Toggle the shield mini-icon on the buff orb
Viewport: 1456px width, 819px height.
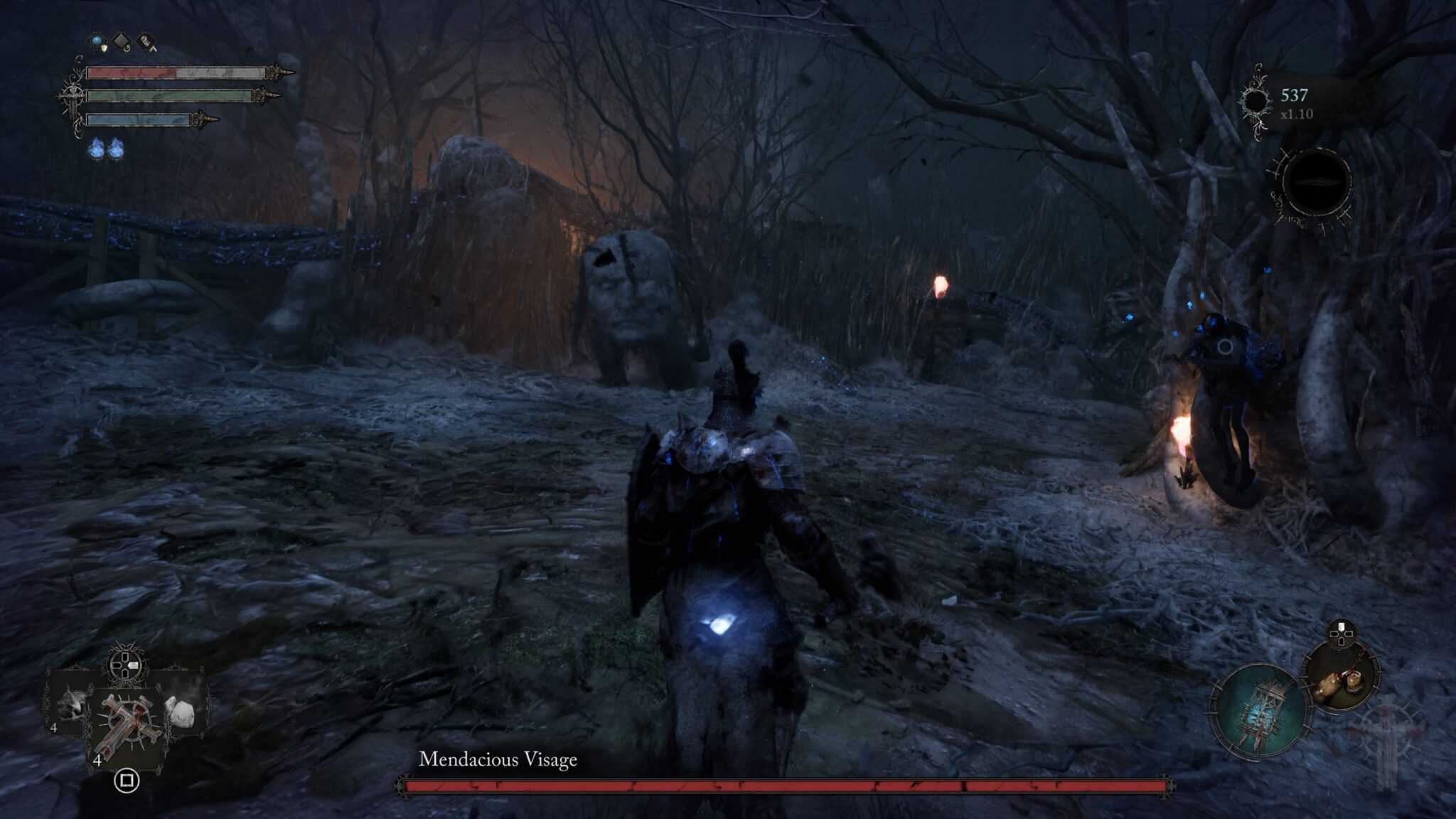click(x=105, y=48)
